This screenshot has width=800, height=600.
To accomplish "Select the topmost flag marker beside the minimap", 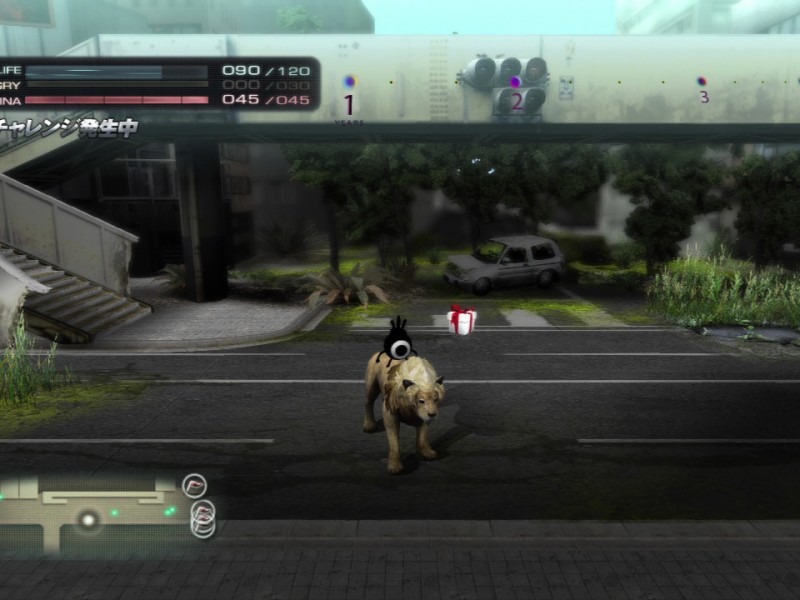I will pyautogui.click(x=195, y=486).
